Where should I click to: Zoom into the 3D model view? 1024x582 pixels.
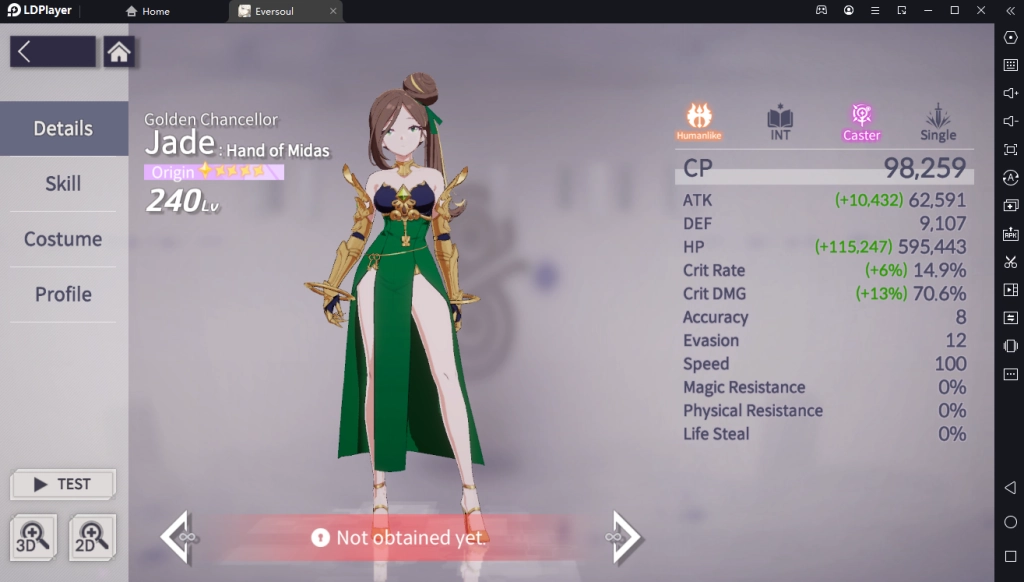click(33, 538)
